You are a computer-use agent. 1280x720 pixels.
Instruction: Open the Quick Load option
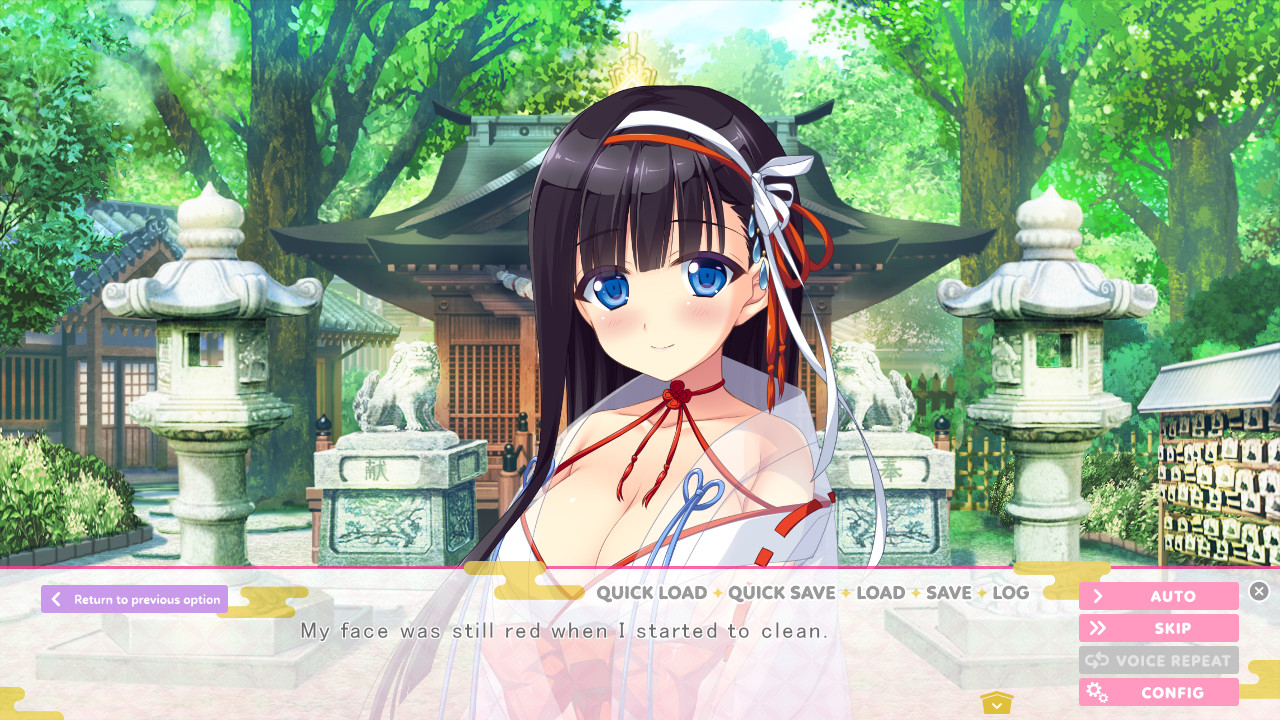click(x=651, y=593)
